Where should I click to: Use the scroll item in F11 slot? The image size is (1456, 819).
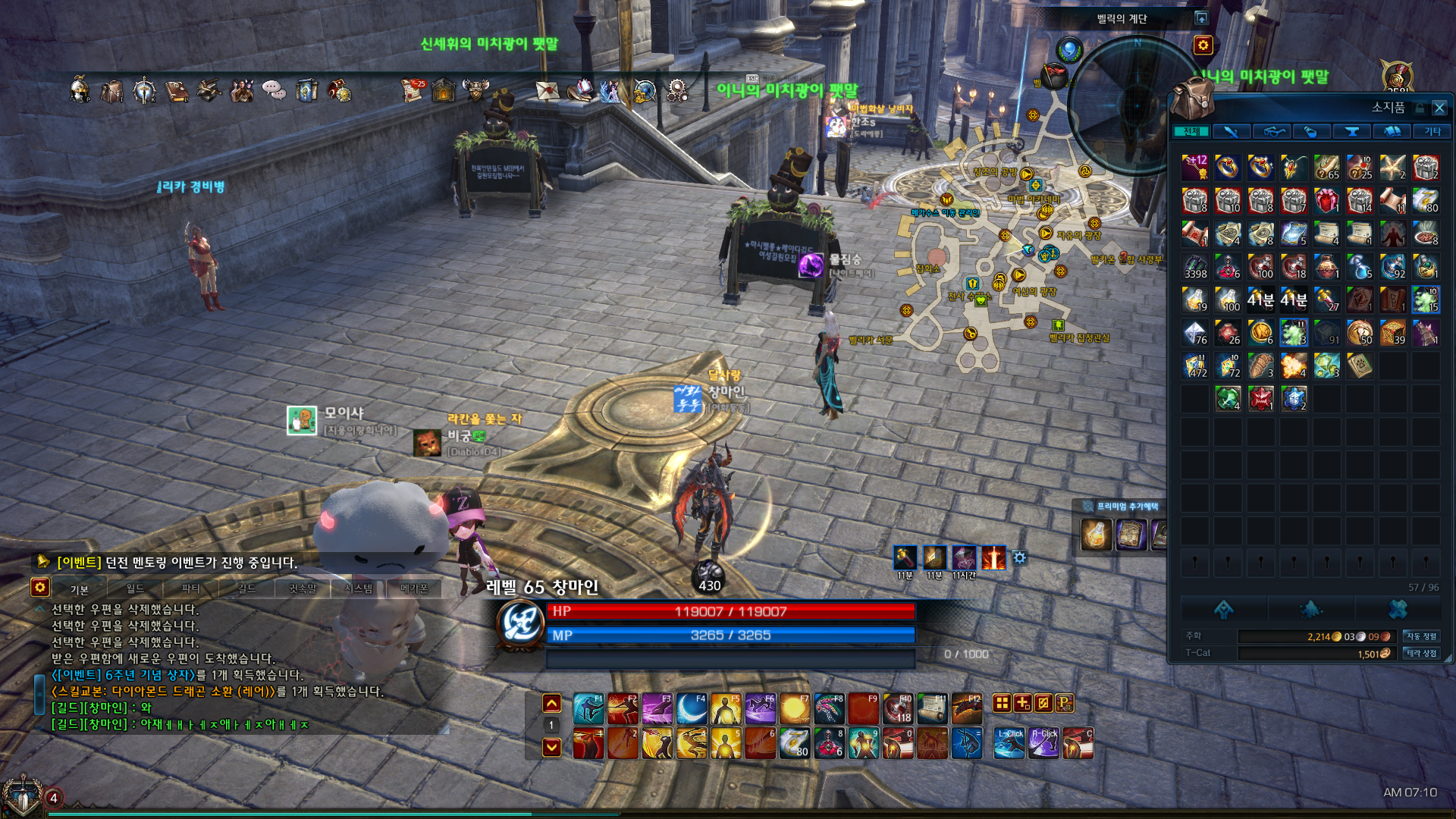click(x=932, y=709)
